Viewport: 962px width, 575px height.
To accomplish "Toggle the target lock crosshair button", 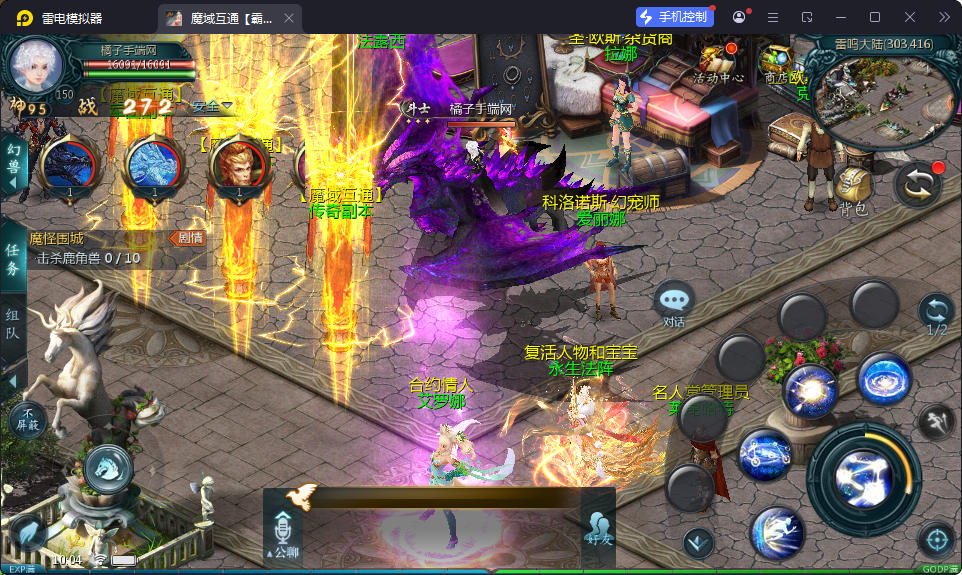I will [x=936, y=540].
